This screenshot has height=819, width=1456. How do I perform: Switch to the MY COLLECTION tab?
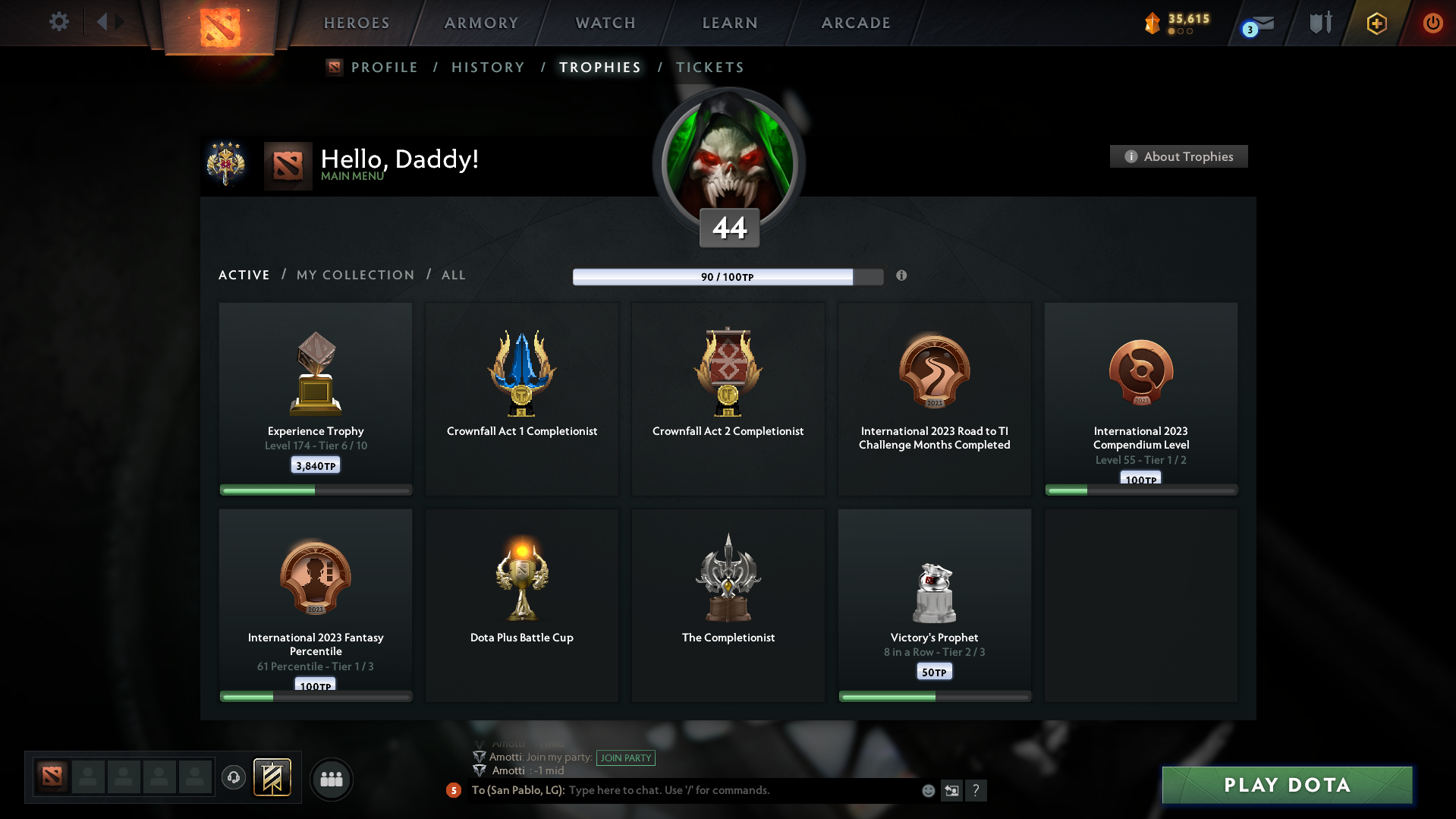coord(354,275)
